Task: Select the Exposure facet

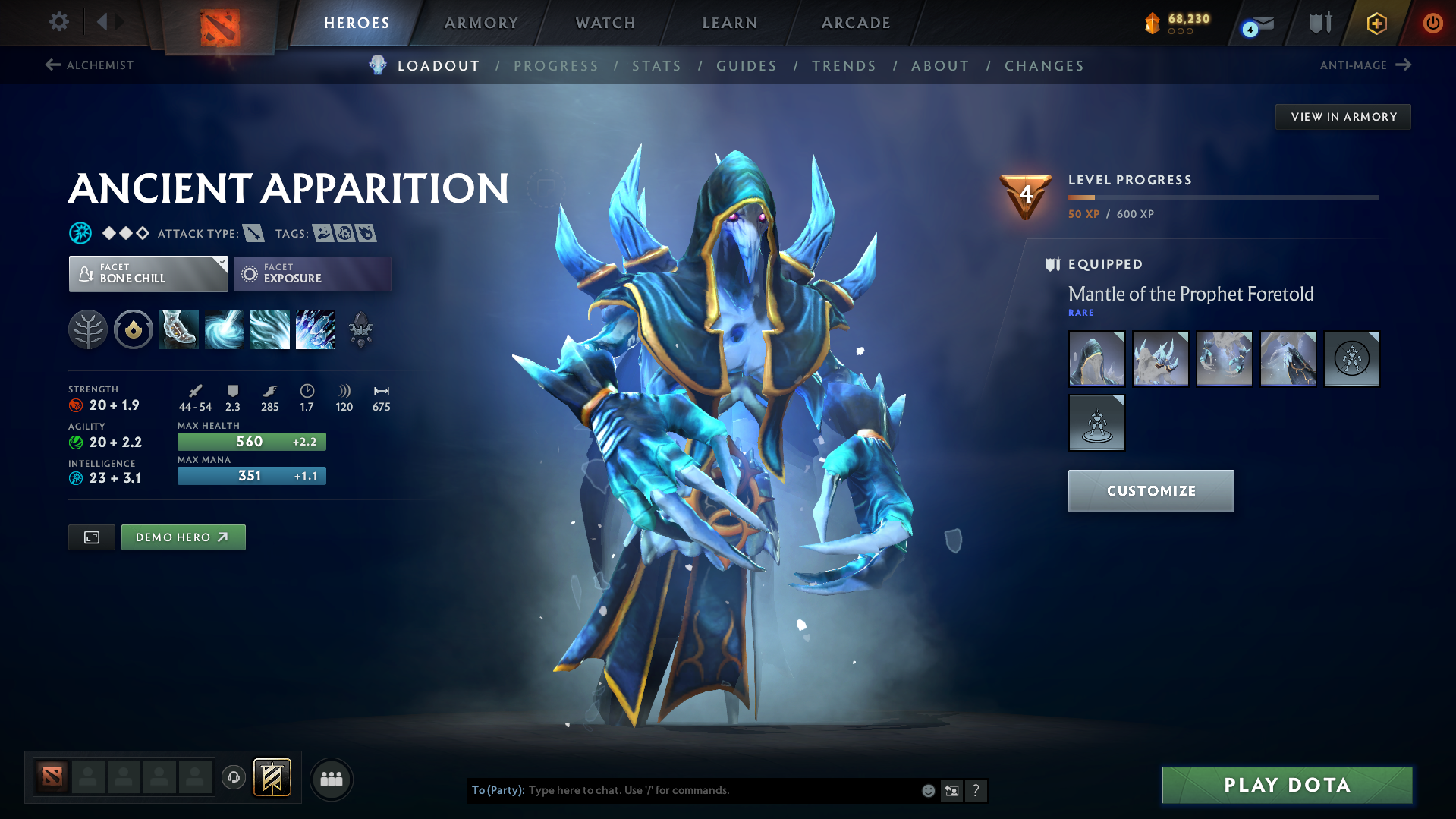Action: click(312, 273)
